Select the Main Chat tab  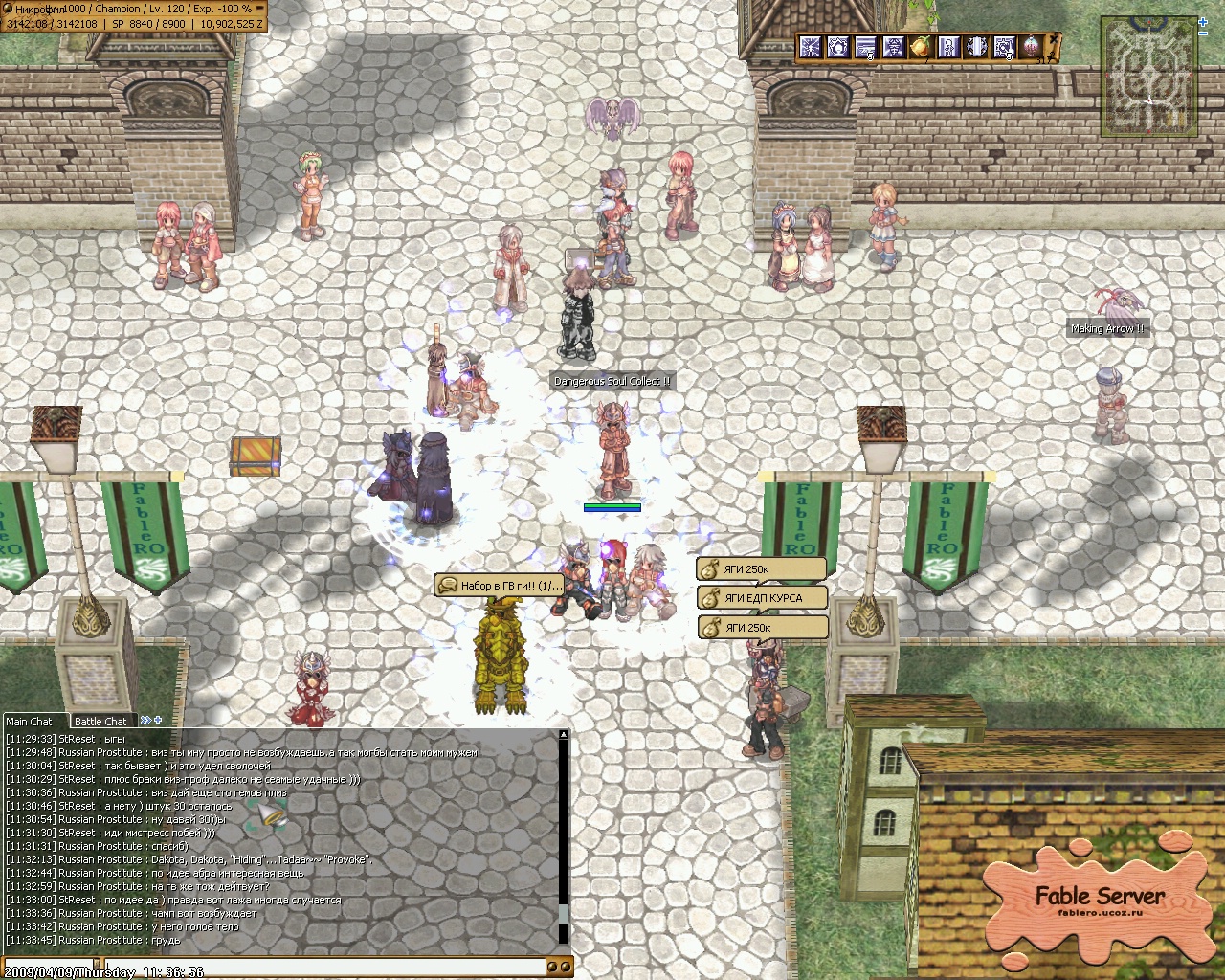tap(30, 722)
